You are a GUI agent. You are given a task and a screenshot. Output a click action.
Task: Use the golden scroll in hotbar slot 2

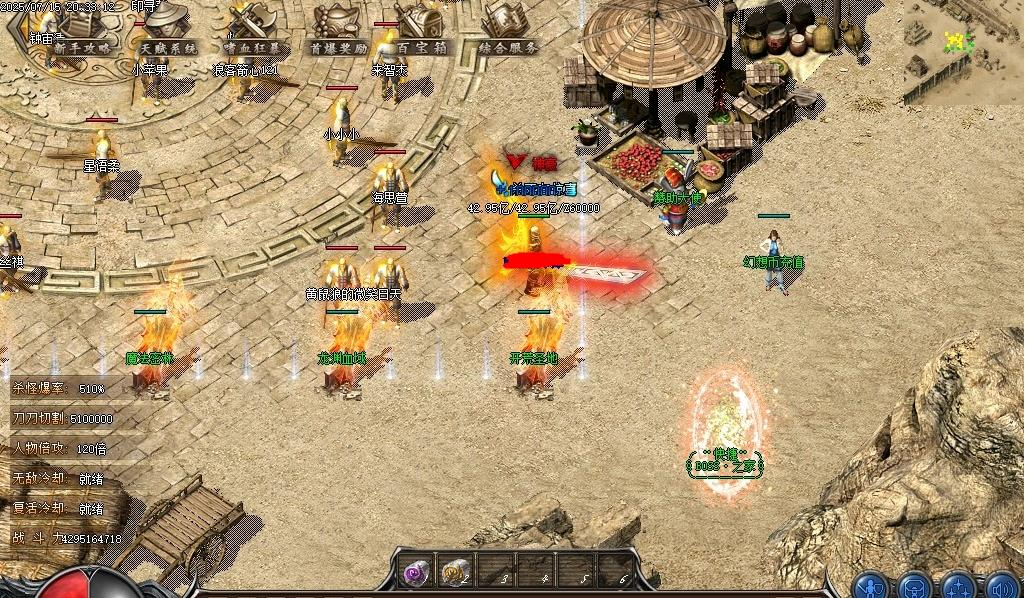tap(459, 573)
